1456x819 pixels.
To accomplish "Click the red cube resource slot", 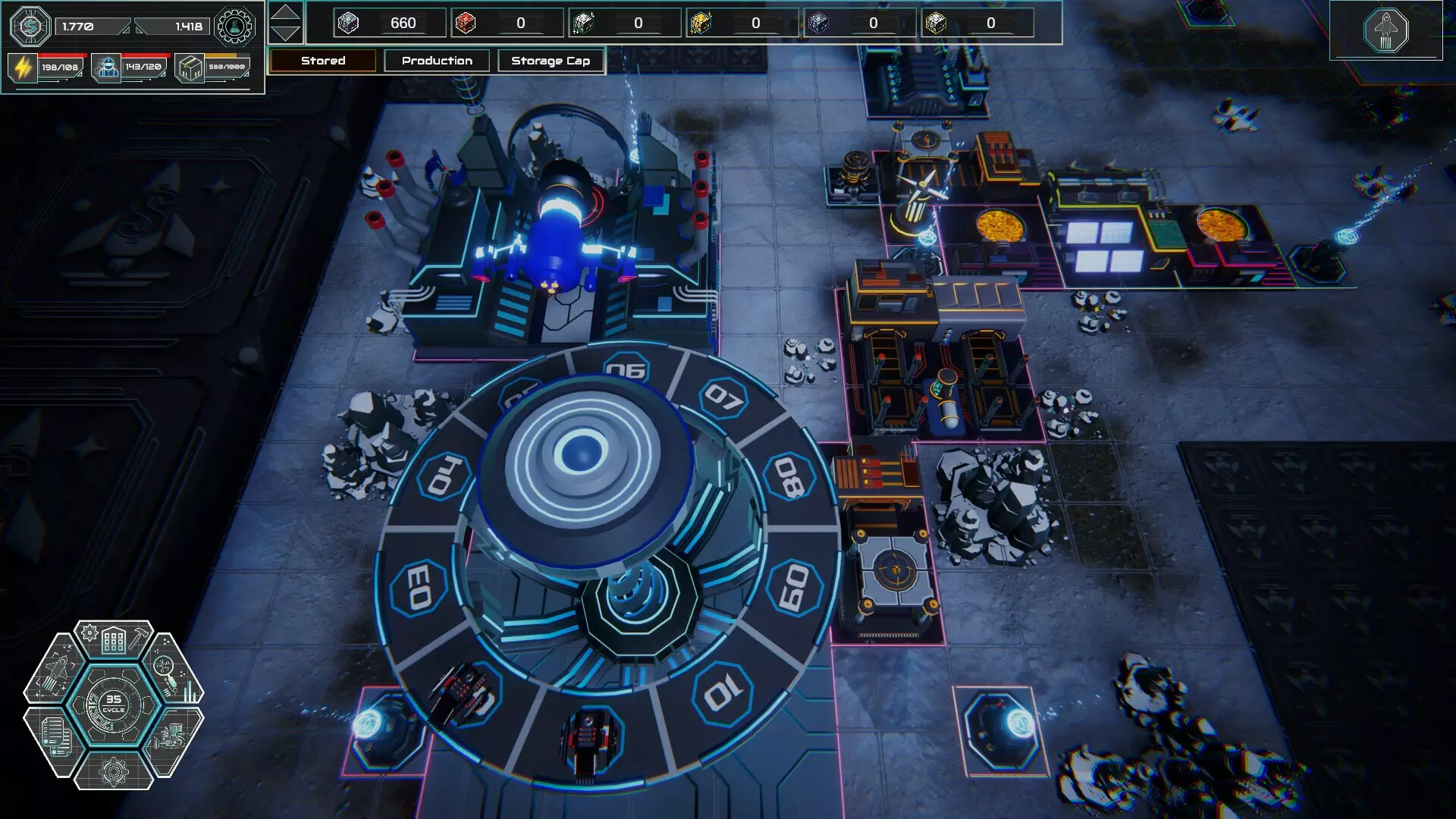I will point(466,23).
